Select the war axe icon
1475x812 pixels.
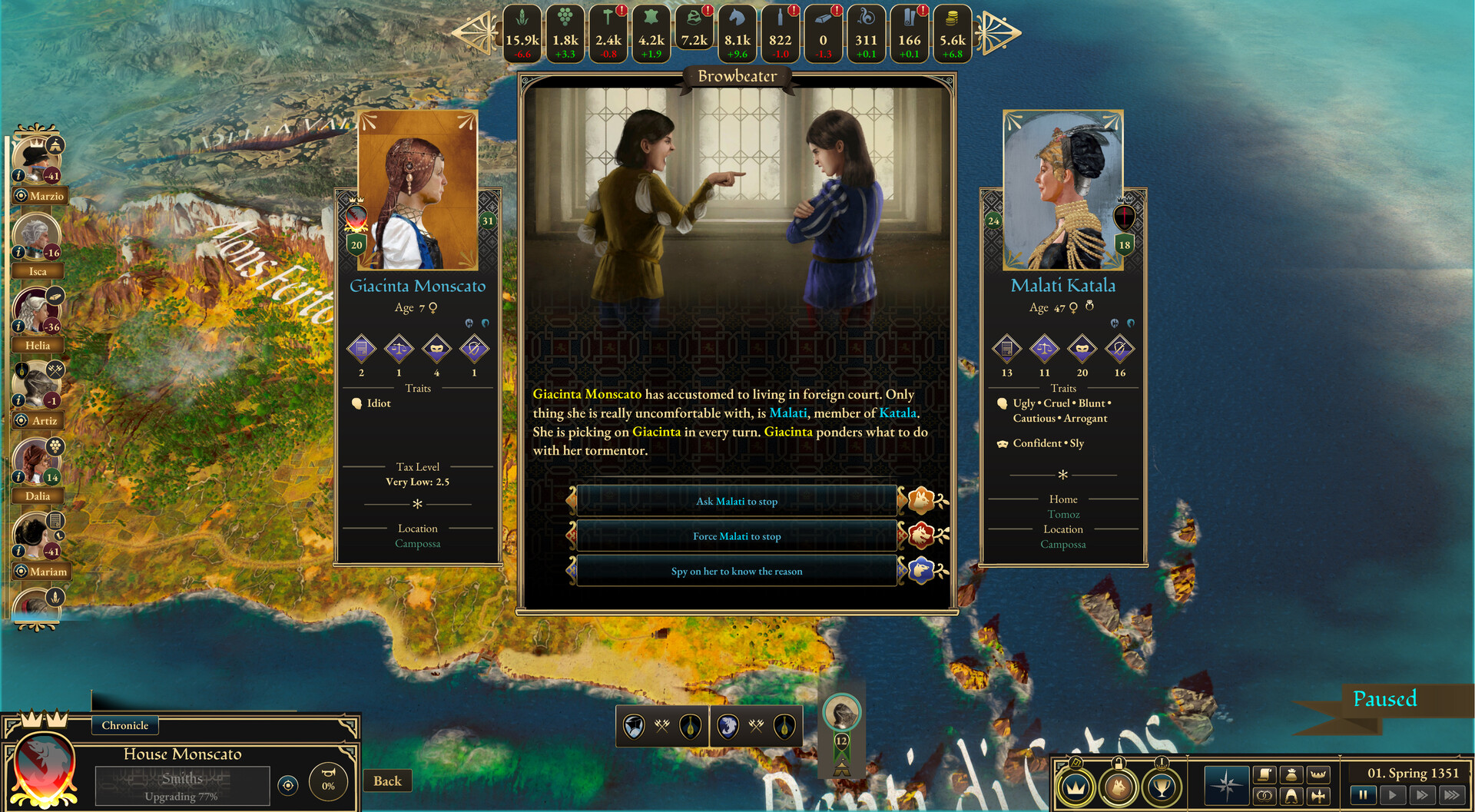(x=1320, y=797)
